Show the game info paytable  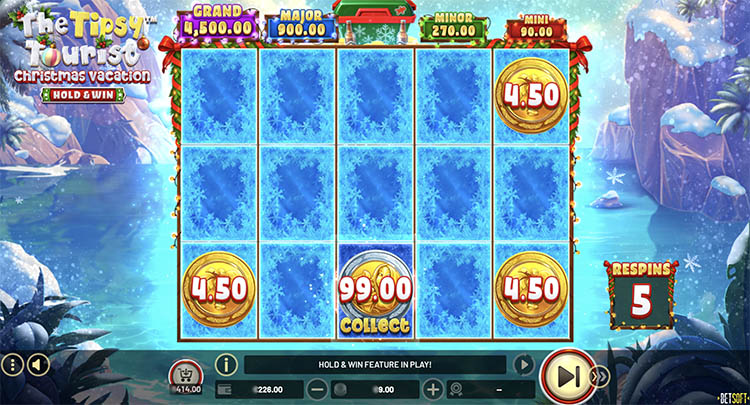[226, 365]
